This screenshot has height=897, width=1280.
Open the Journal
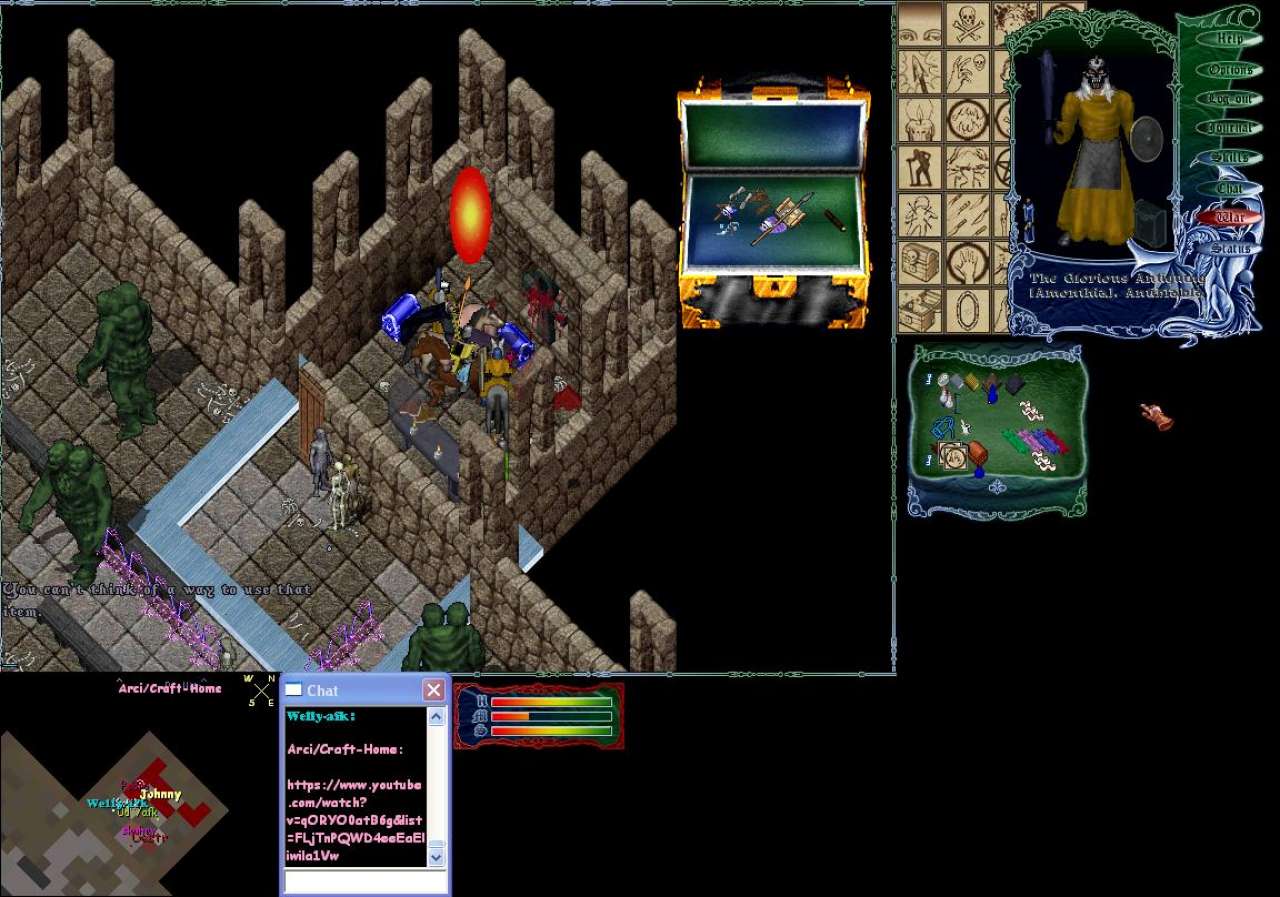1229,128
